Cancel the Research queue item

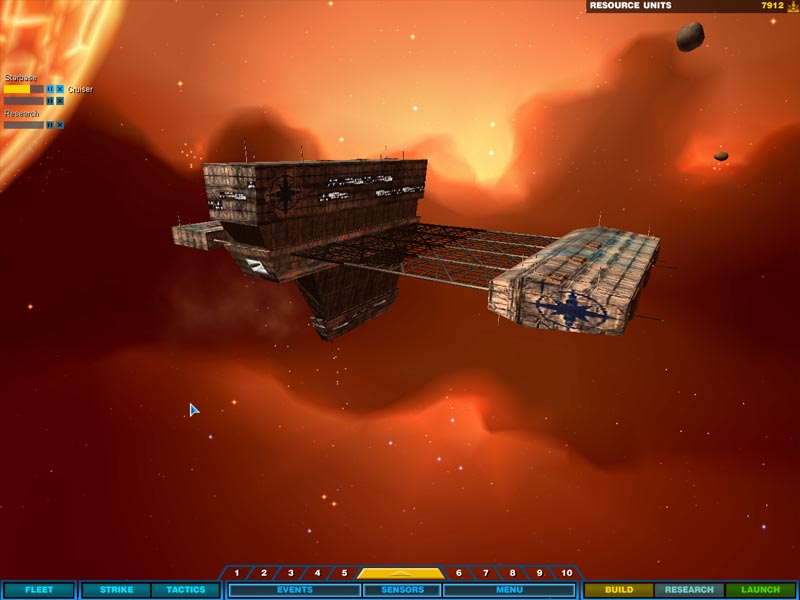pos(60,125)
